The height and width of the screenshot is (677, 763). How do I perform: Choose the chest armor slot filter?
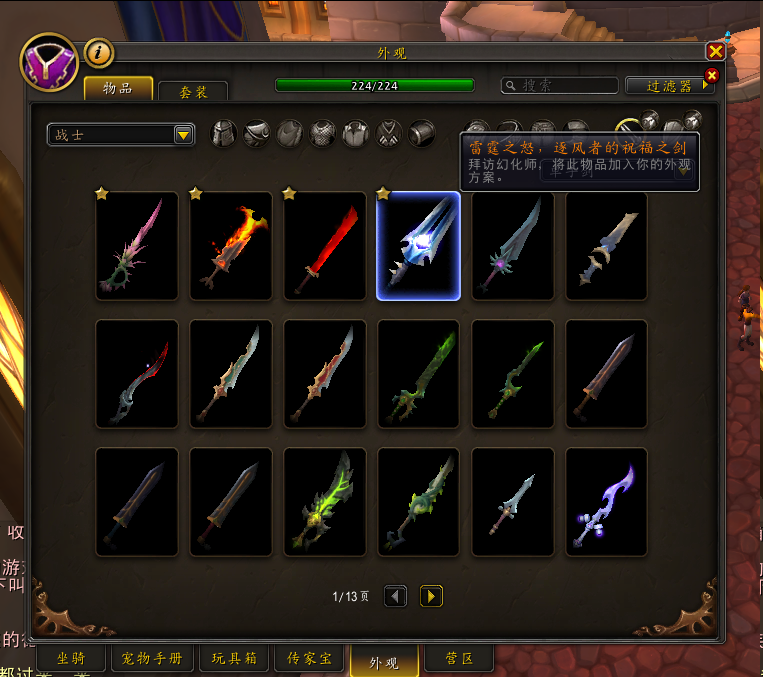click(x=322, y=133)
